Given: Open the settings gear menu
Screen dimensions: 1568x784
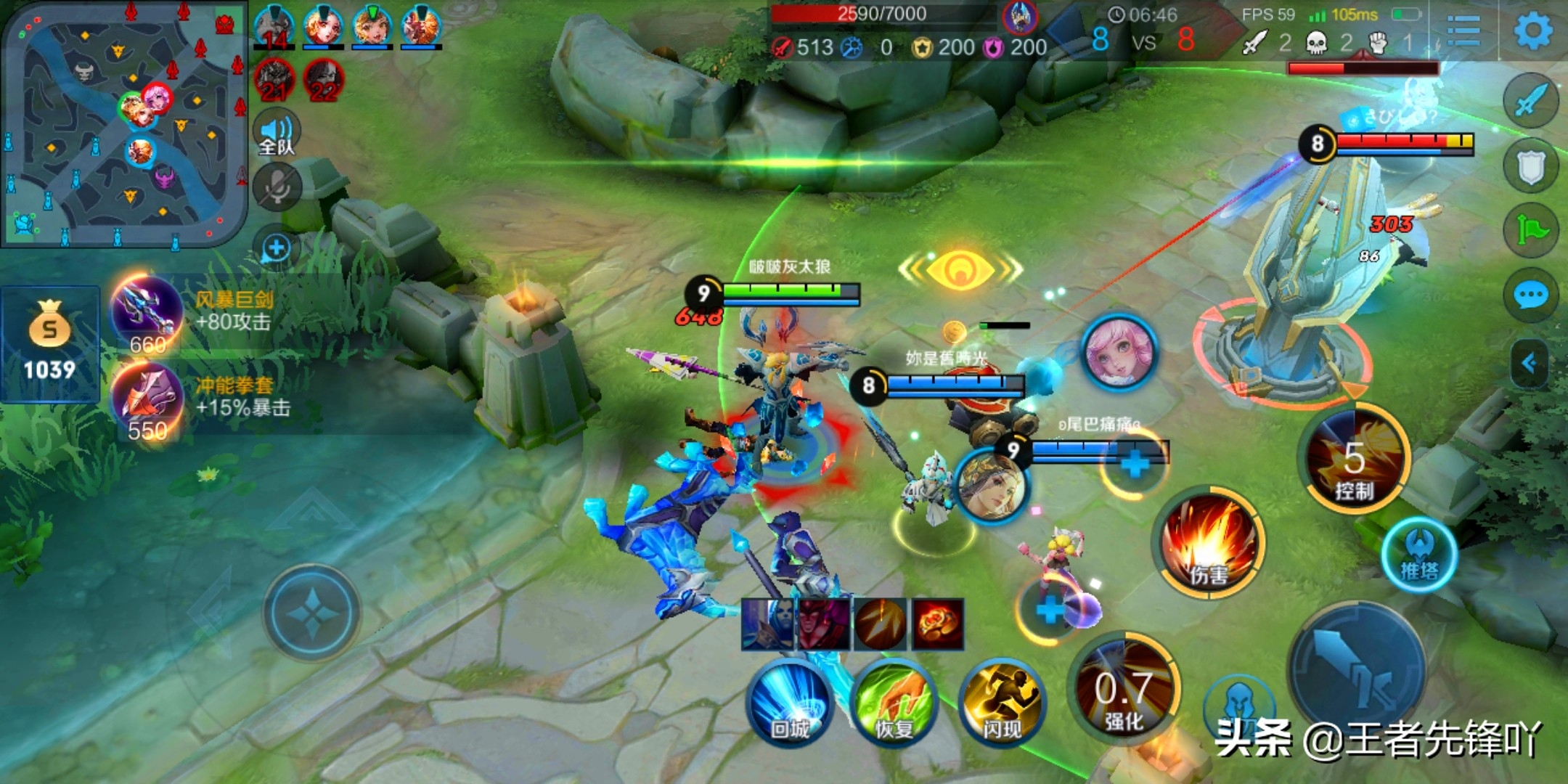Looking at the screenshot, I should [x=1532, y=30].
